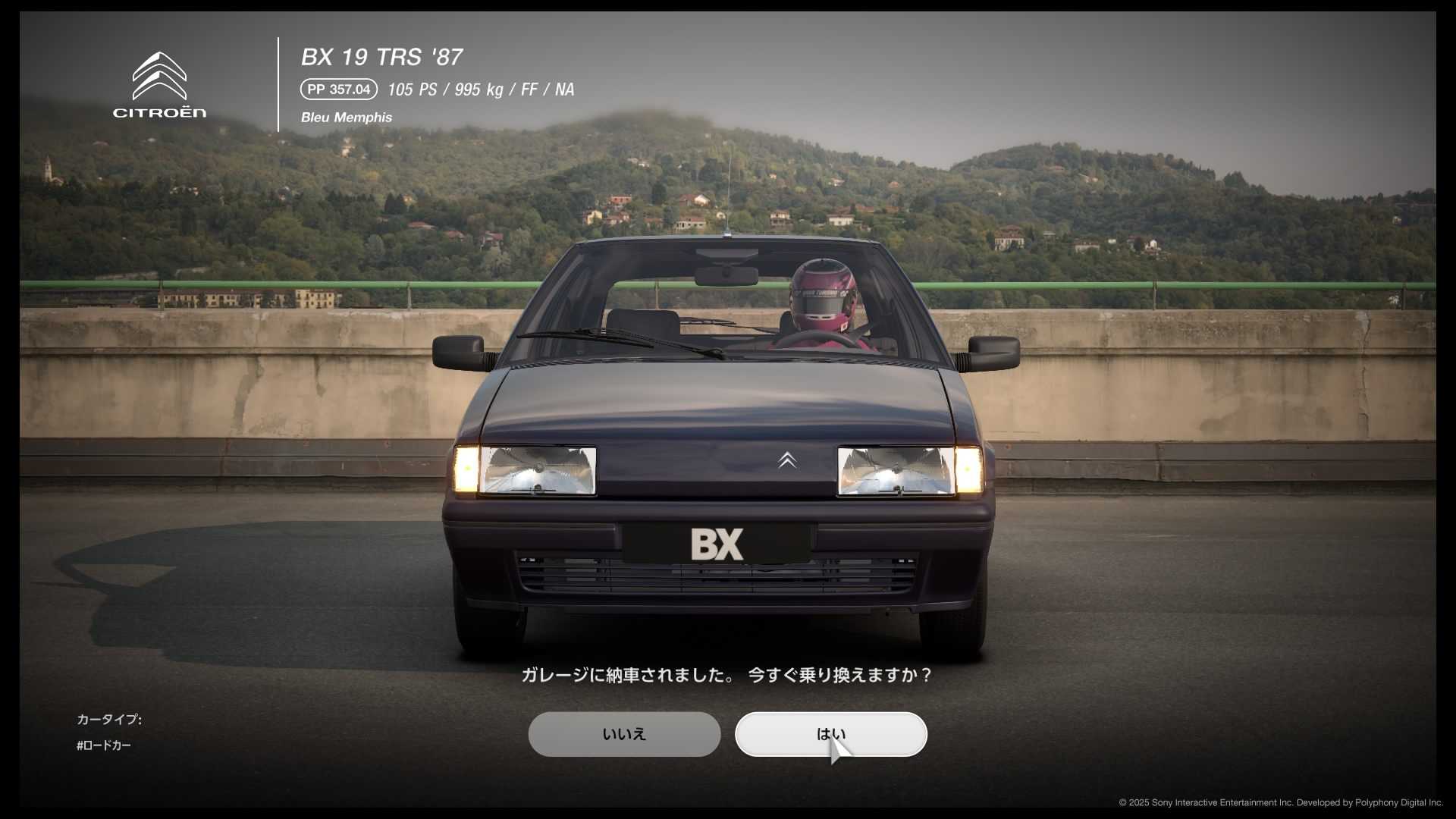Select the Bleu Memphis color name
This screenshot has width=1456, height=819.
tap(347, 118)
